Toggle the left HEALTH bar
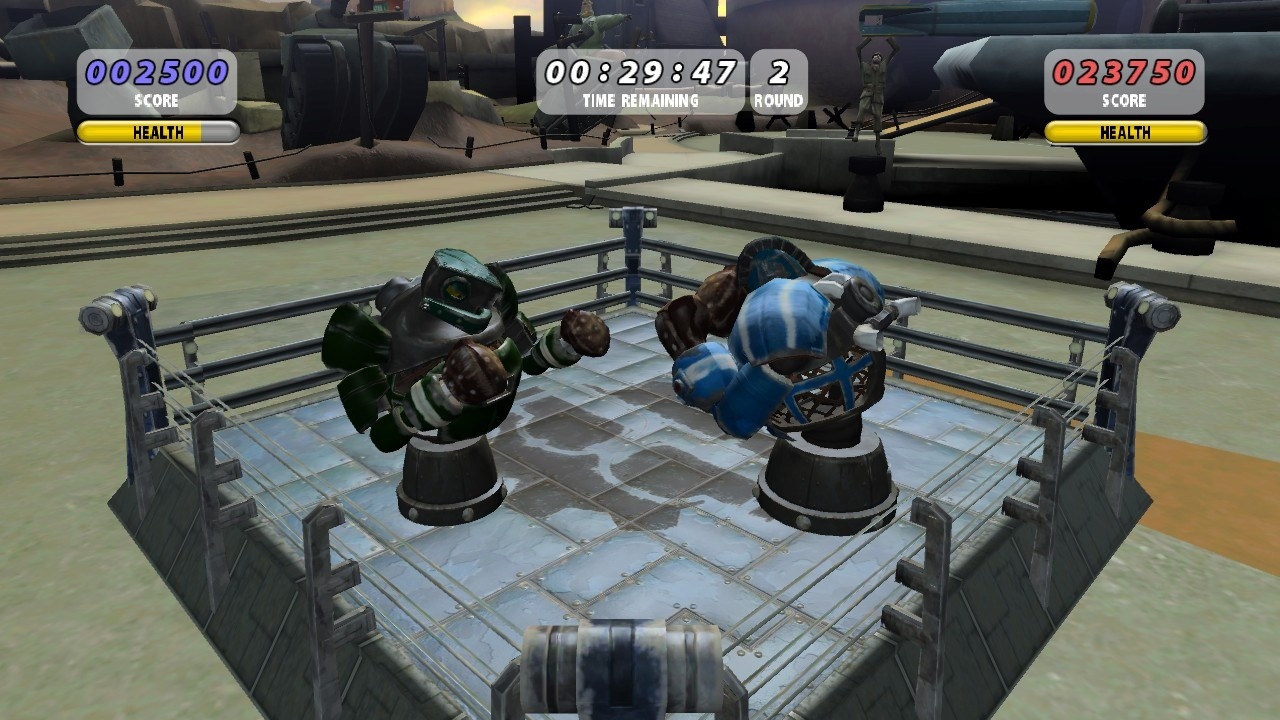The width and height of the screenshot is (1280, 720). pos(155,132)
